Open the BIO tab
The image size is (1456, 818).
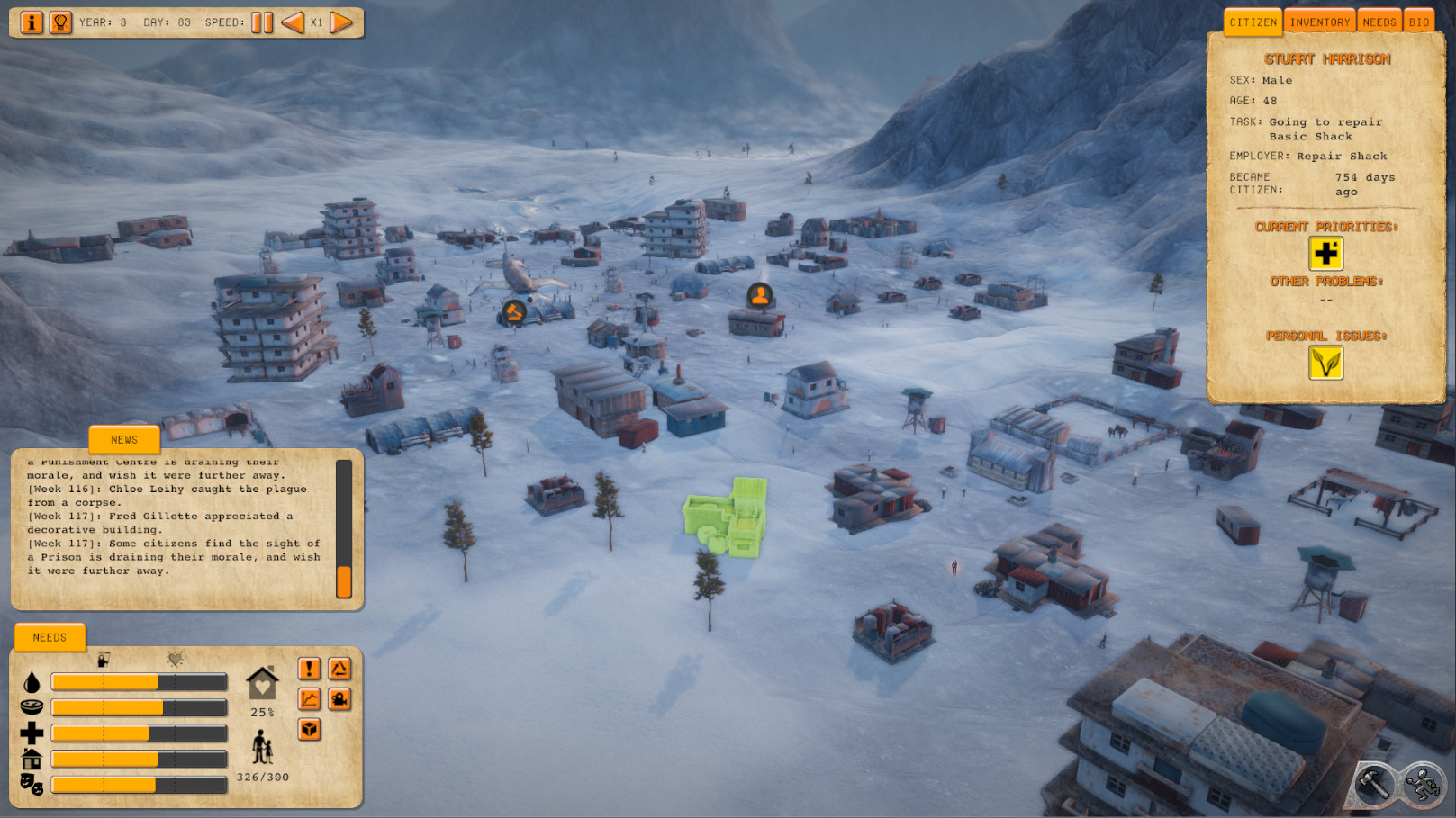pyautogui.click(x=1420, y=20)
